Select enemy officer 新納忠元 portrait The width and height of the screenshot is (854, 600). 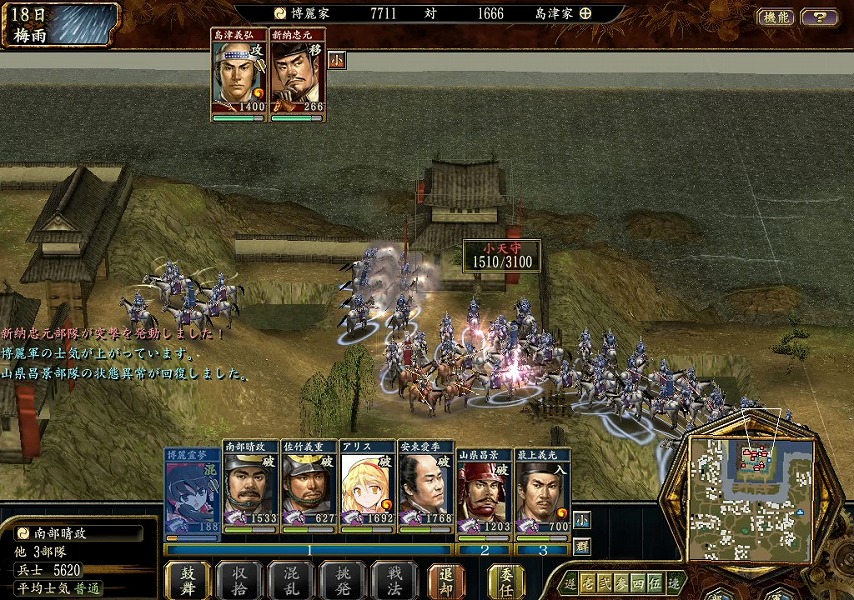tap(298, 75)
